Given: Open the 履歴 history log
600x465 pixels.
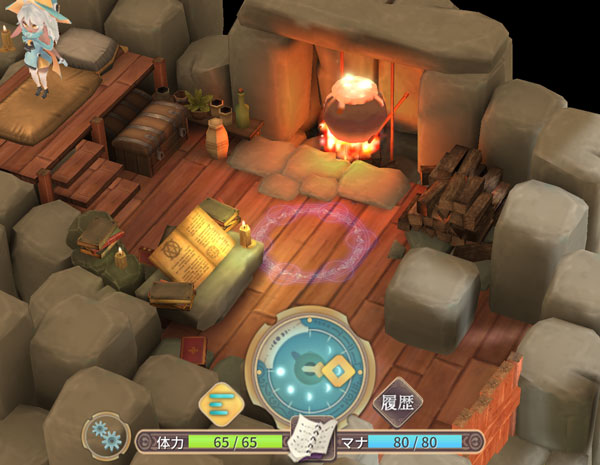Looking at the screenshot, I should tap(393, 402).
